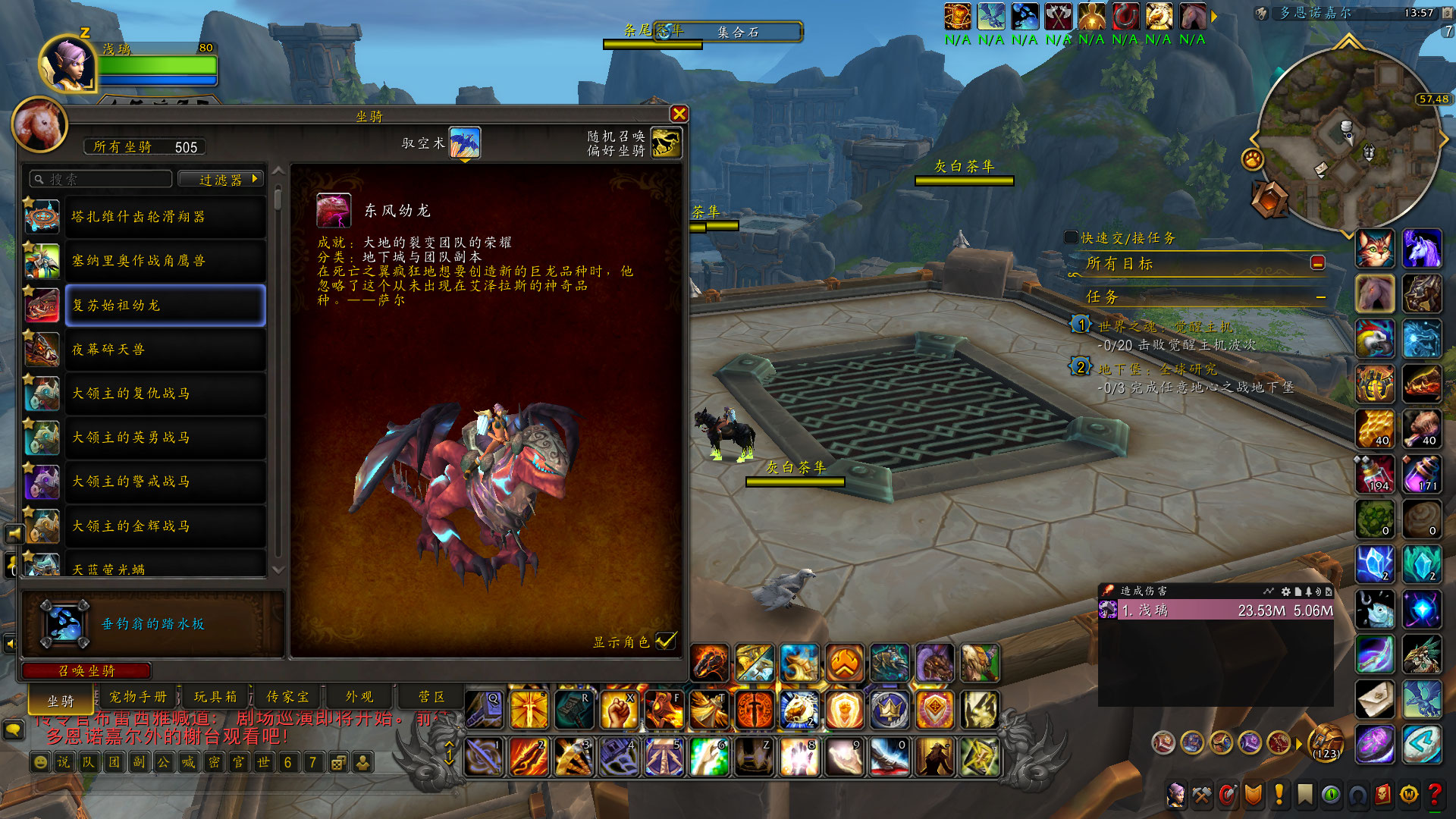Select the 夜幕碎天兽 mount row
Screen dimensions: 1456x819
[x=165, y=350]
